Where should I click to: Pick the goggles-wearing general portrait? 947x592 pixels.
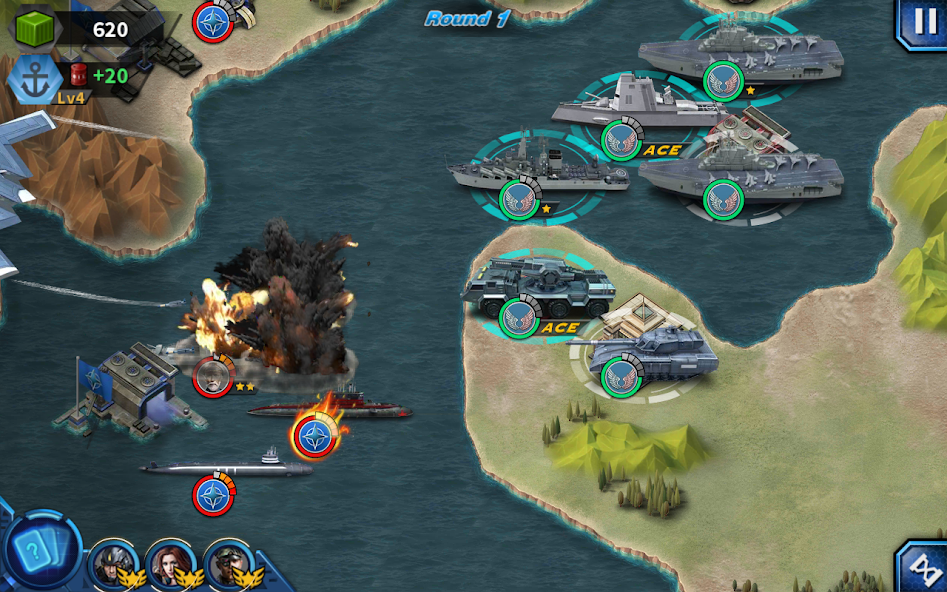coord(228,563)
